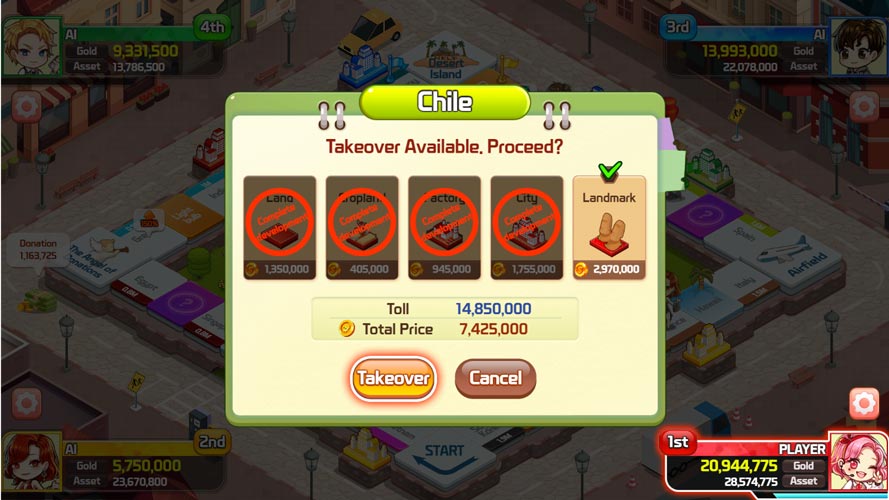
Task: Open the 3rd place AI player portrait
Action: [x=857, y=44]
